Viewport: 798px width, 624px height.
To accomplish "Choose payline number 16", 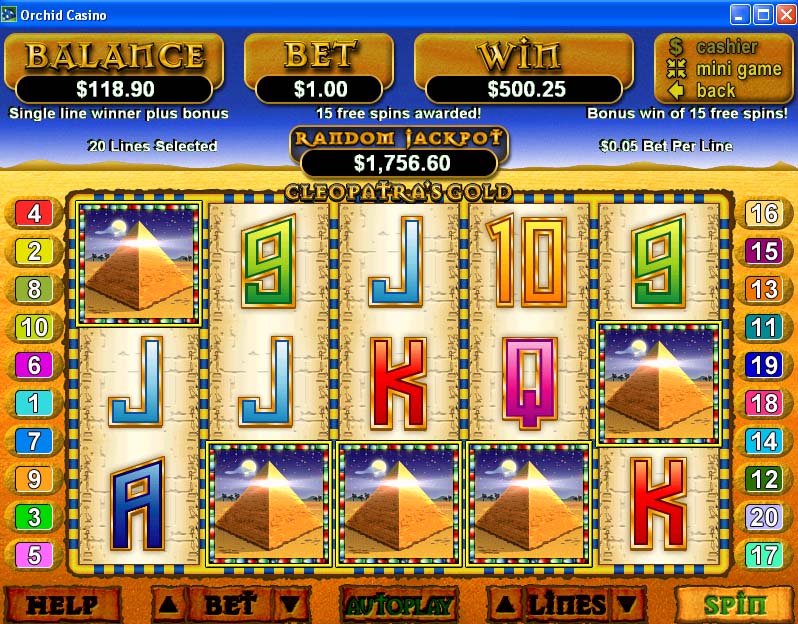I will [764, 213].
